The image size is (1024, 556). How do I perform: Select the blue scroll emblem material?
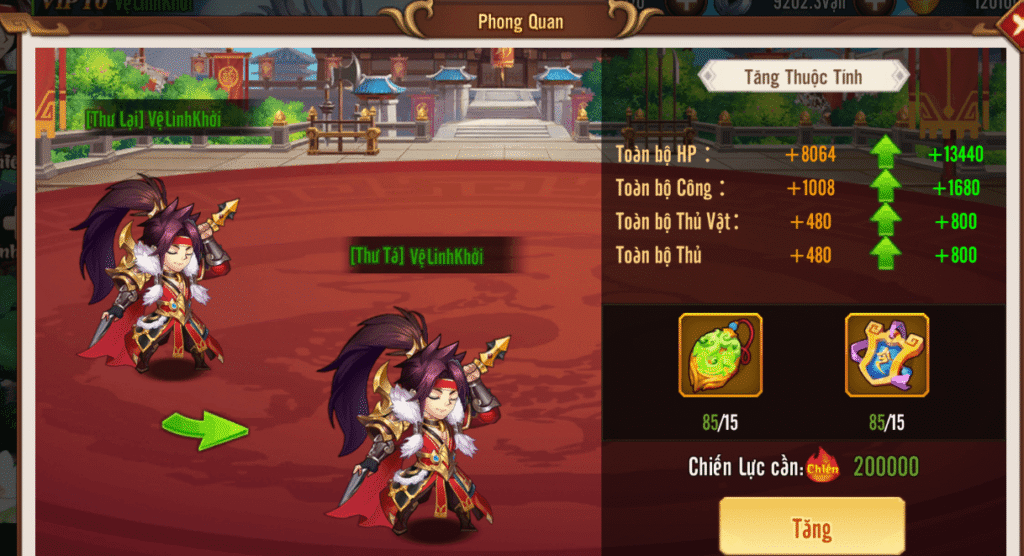[887, 355]
